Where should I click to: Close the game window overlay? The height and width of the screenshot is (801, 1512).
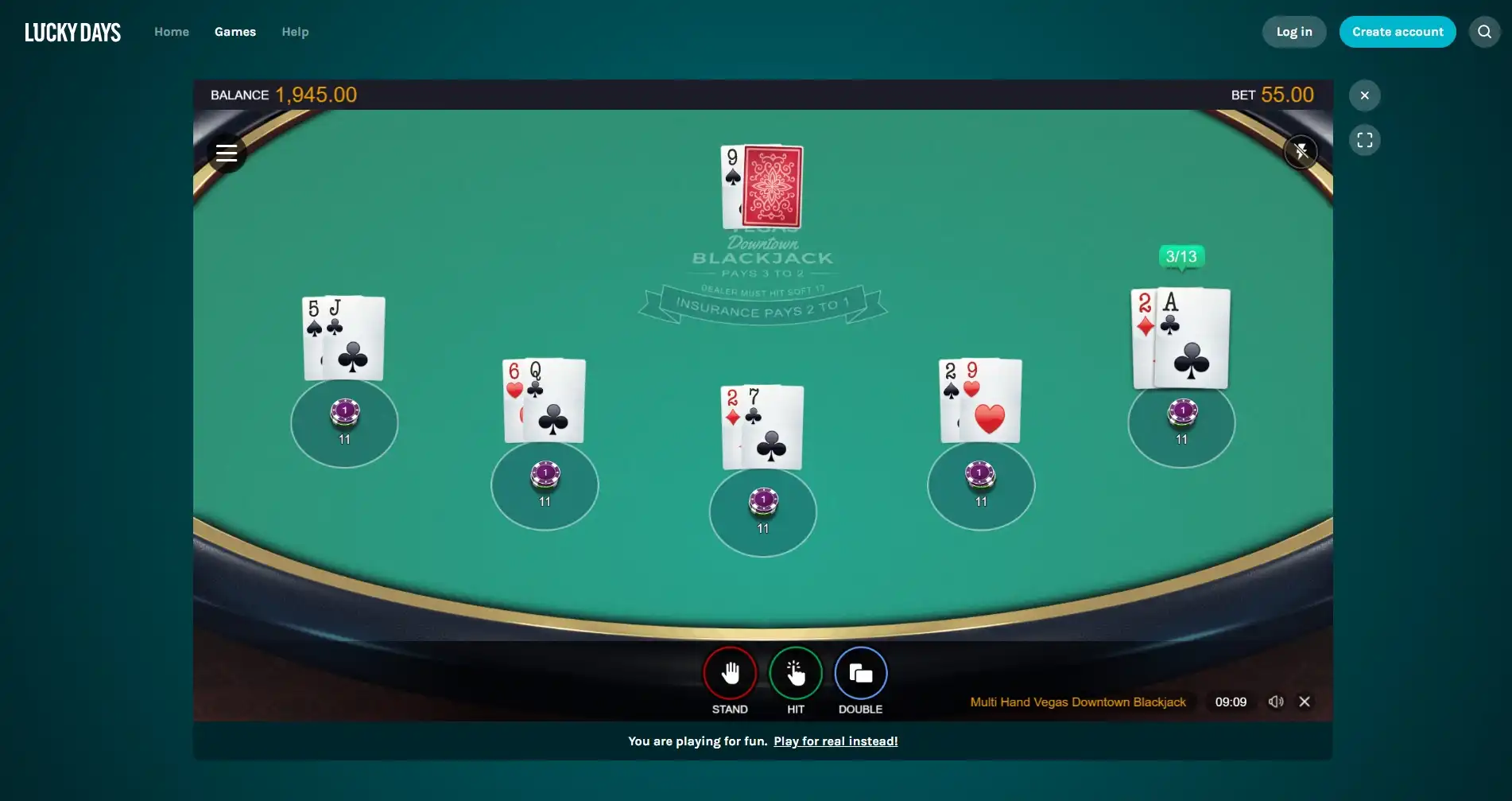click(x=1364, y=95)
